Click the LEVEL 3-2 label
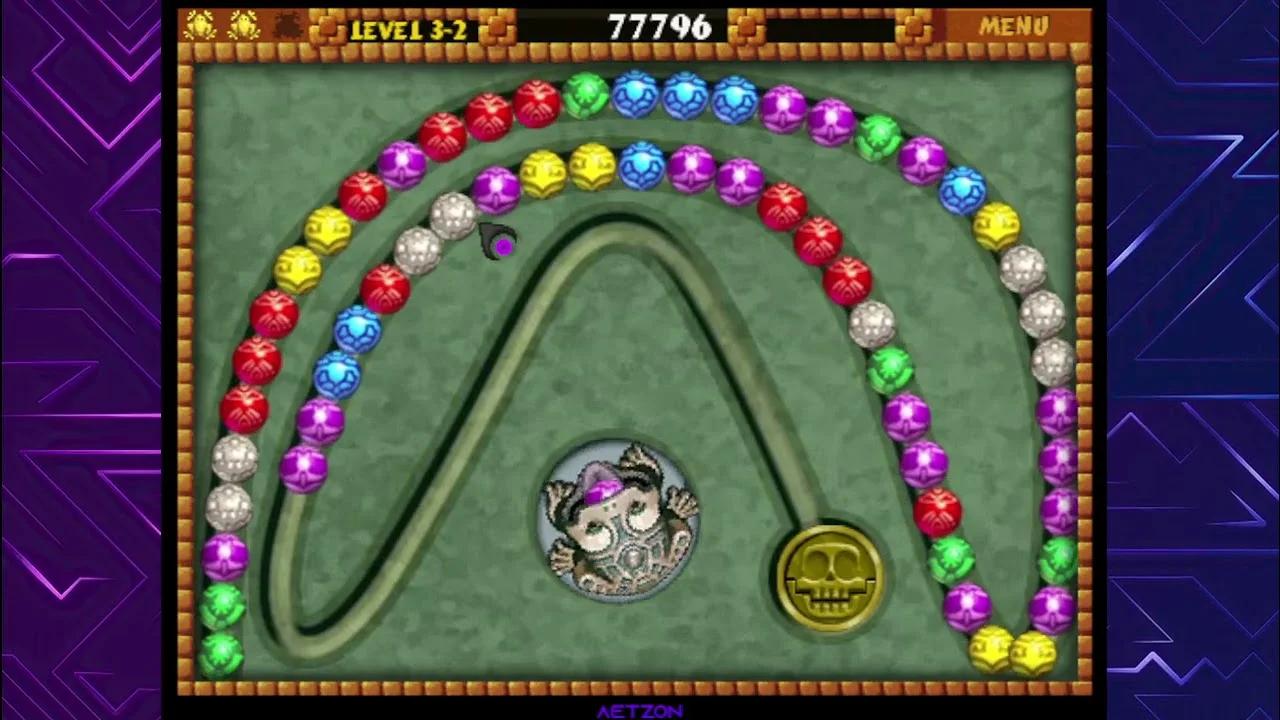Image resolution: width=1280 pixels, height=720 pixels. click(413, 27)
